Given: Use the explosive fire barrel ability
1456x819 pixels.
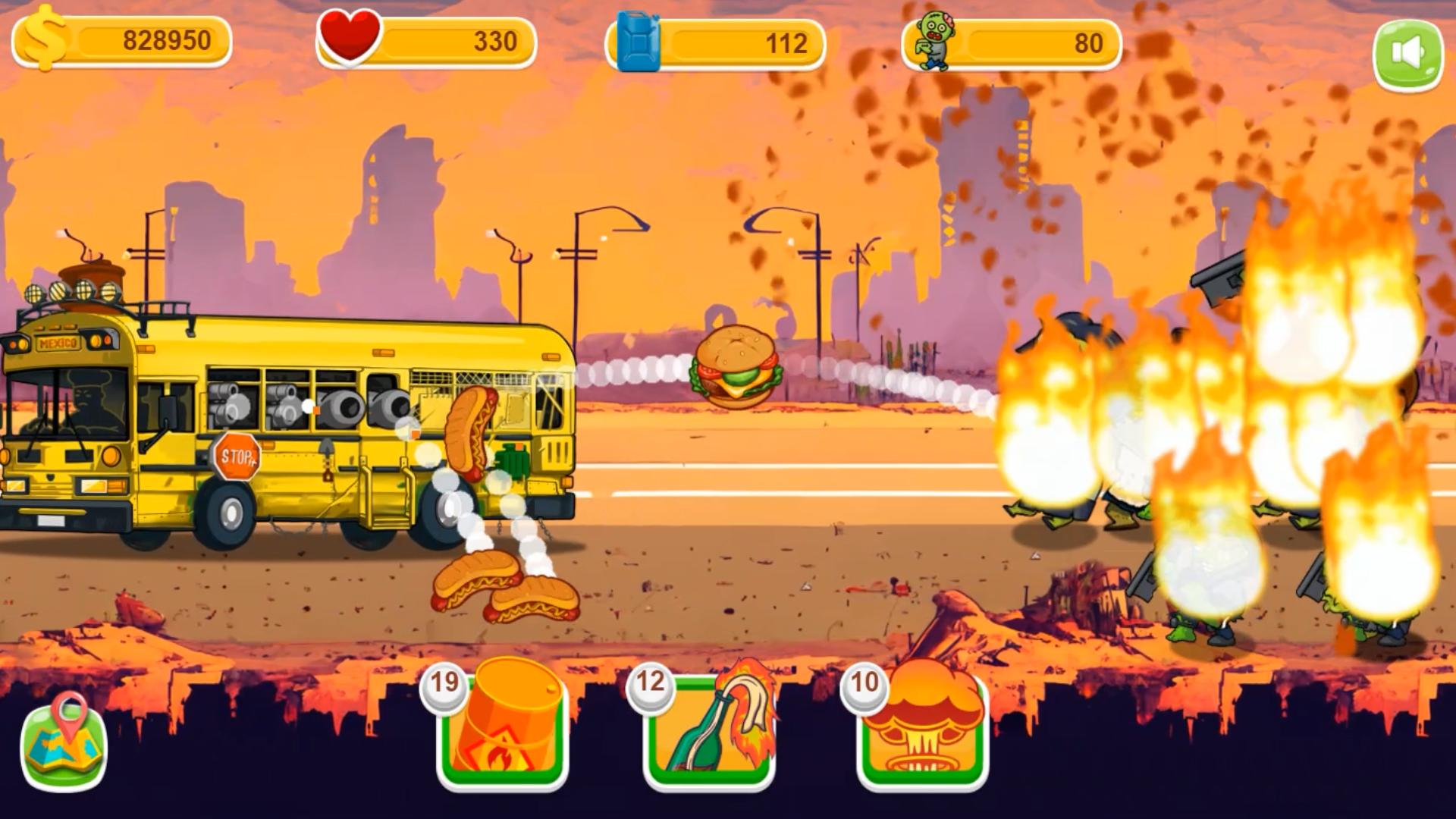Looking at the screenshot, I should click(502, 728).
